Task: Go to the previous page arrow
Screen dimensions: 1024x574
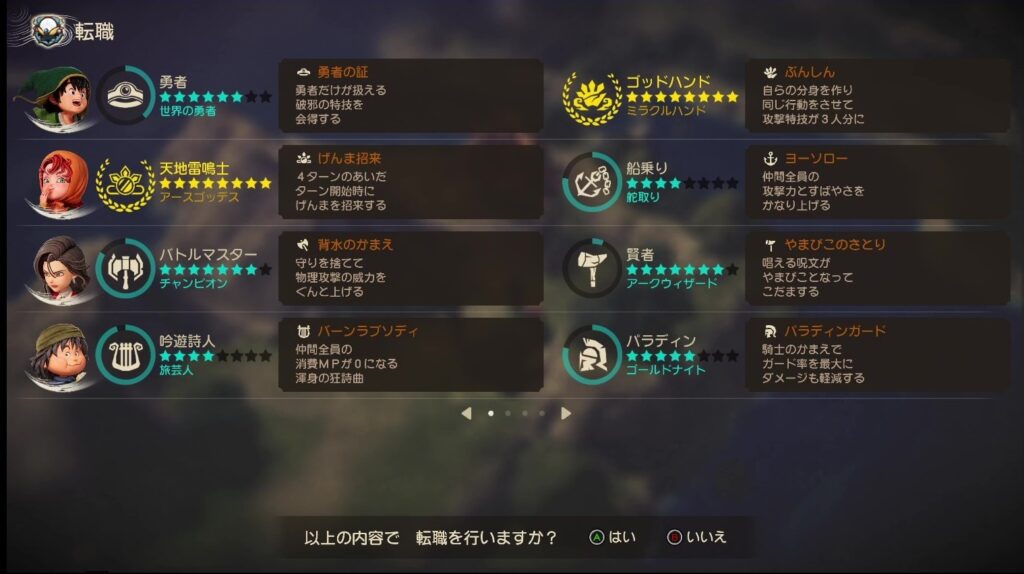Action: point(466,413)
